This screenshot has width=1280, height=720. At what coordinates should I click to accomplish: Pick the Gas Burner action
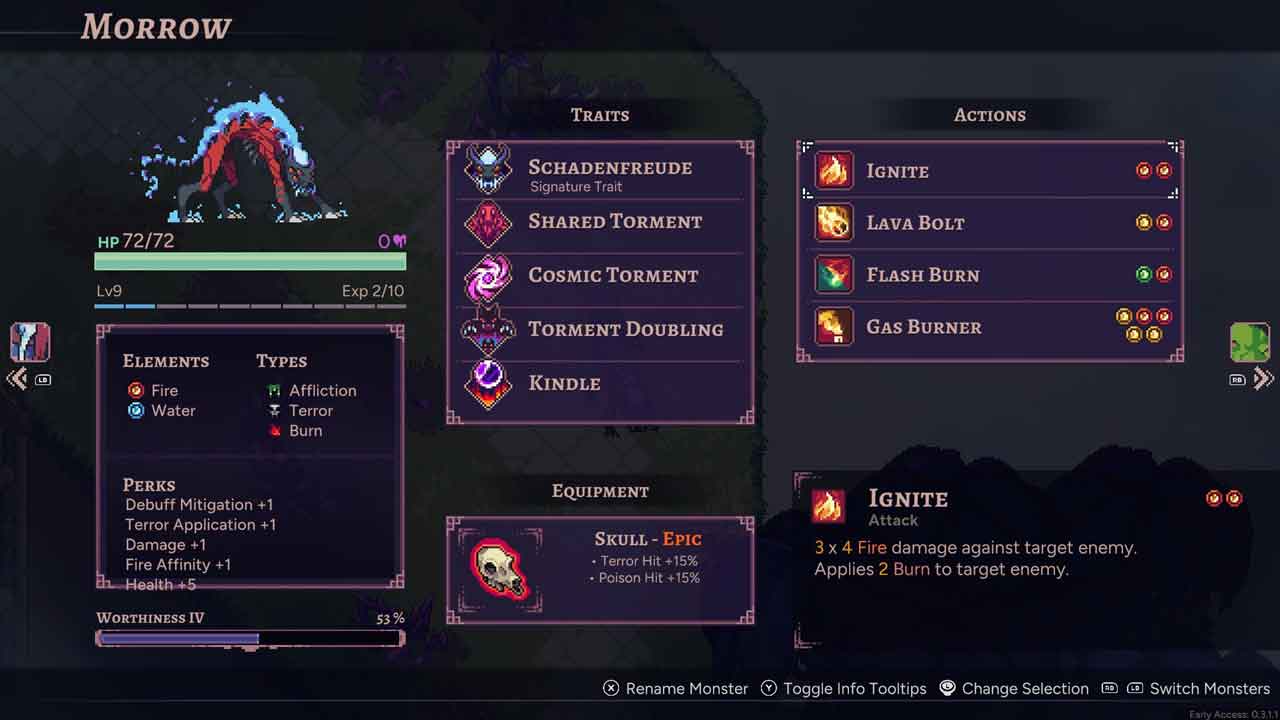(990, 327)
